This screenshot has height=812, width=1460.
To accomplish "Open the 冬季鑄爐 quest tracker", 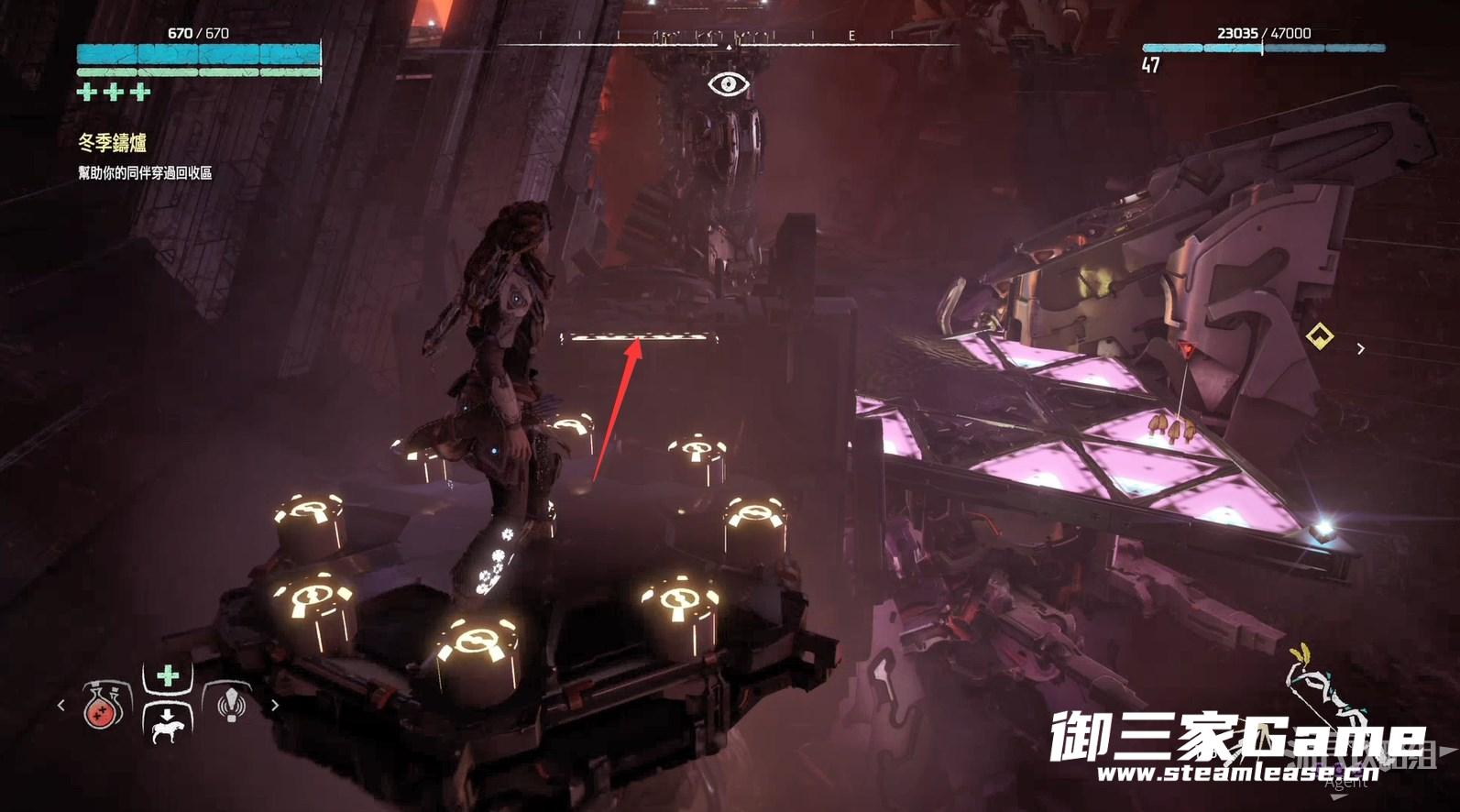I will point(113,142).
